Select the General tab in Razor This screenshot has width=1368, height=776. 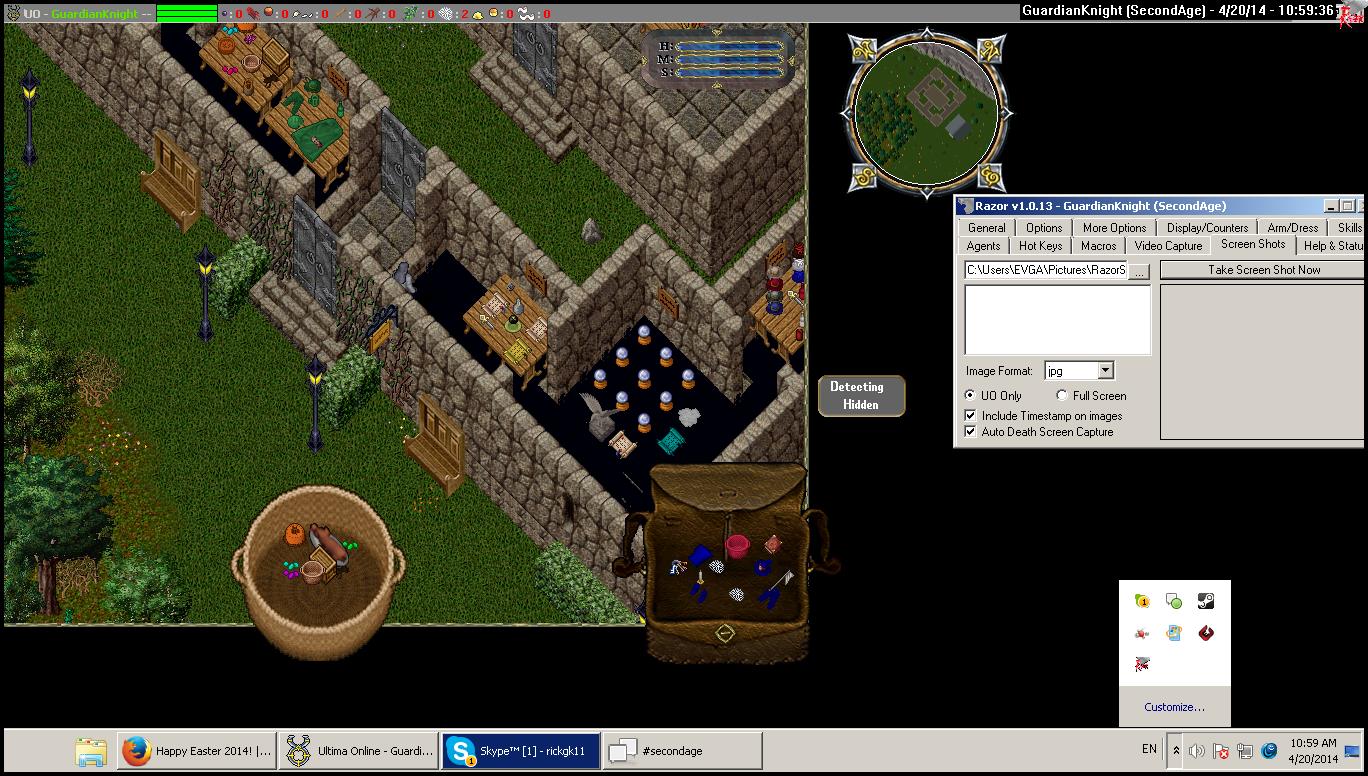(986, 228)
